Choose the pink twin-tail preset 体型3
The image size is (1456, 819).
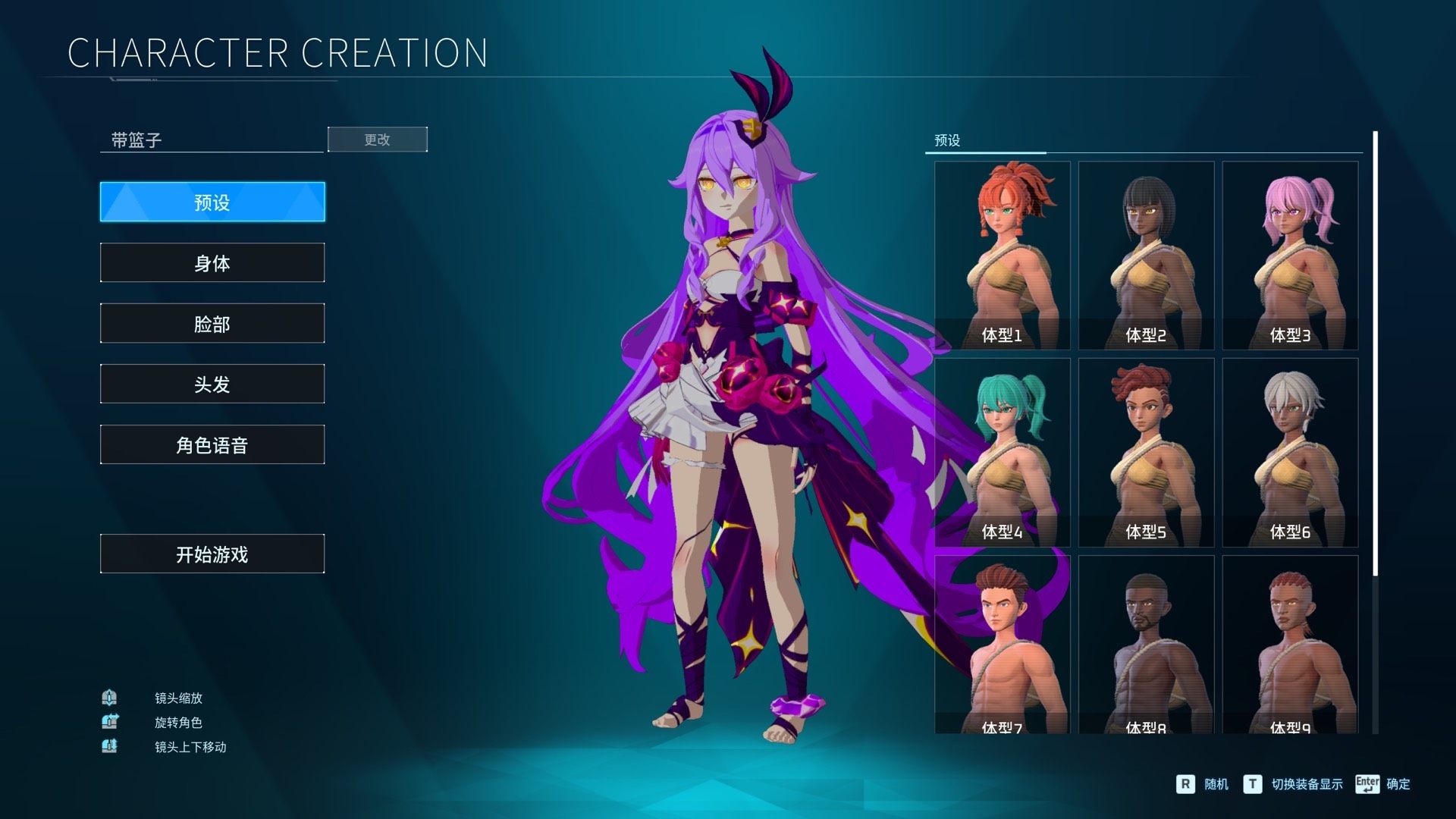click(x=1290, y=255)
